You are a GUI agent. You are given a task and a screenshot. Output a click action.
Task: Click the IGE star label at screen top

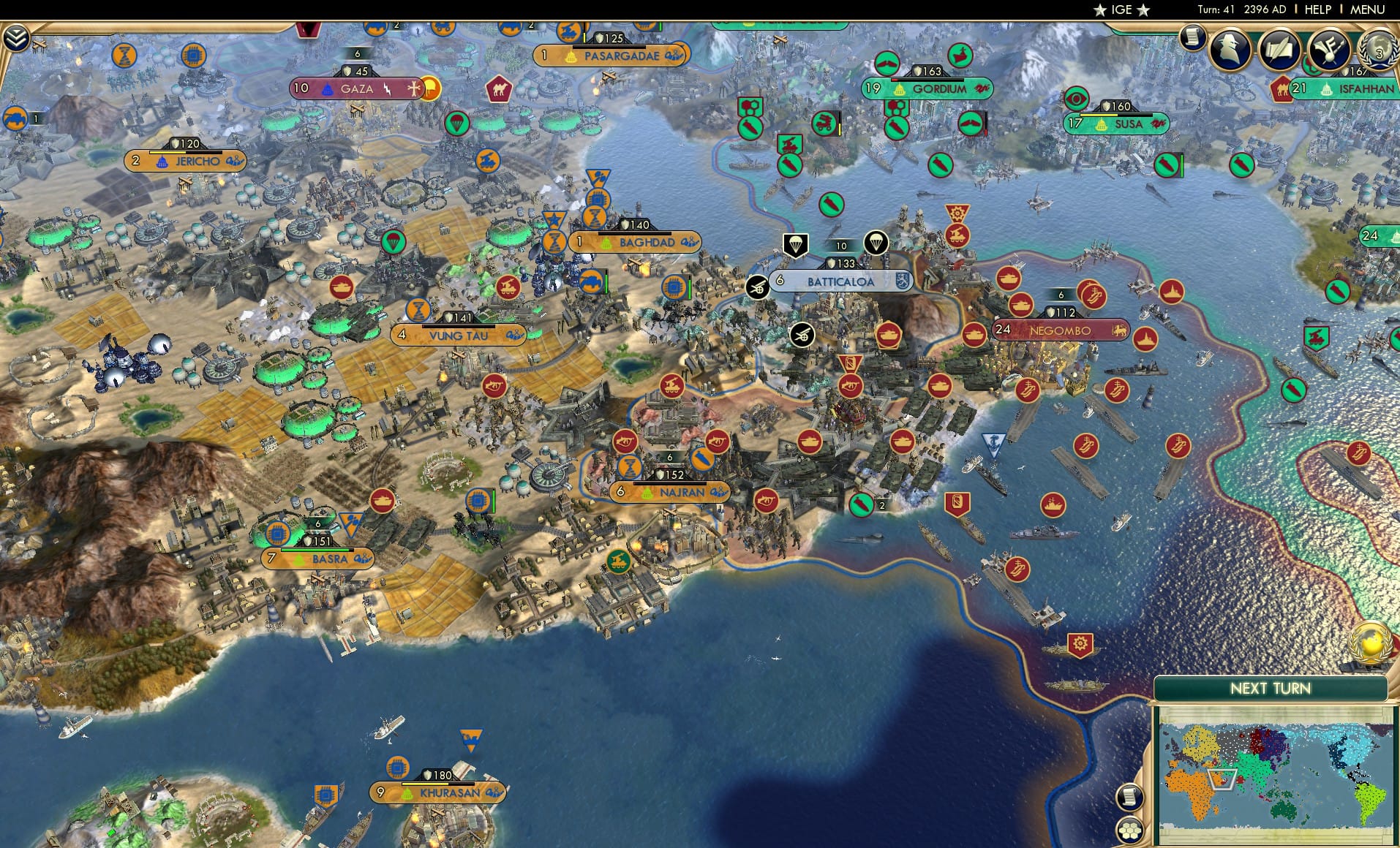coord(1121,10)
